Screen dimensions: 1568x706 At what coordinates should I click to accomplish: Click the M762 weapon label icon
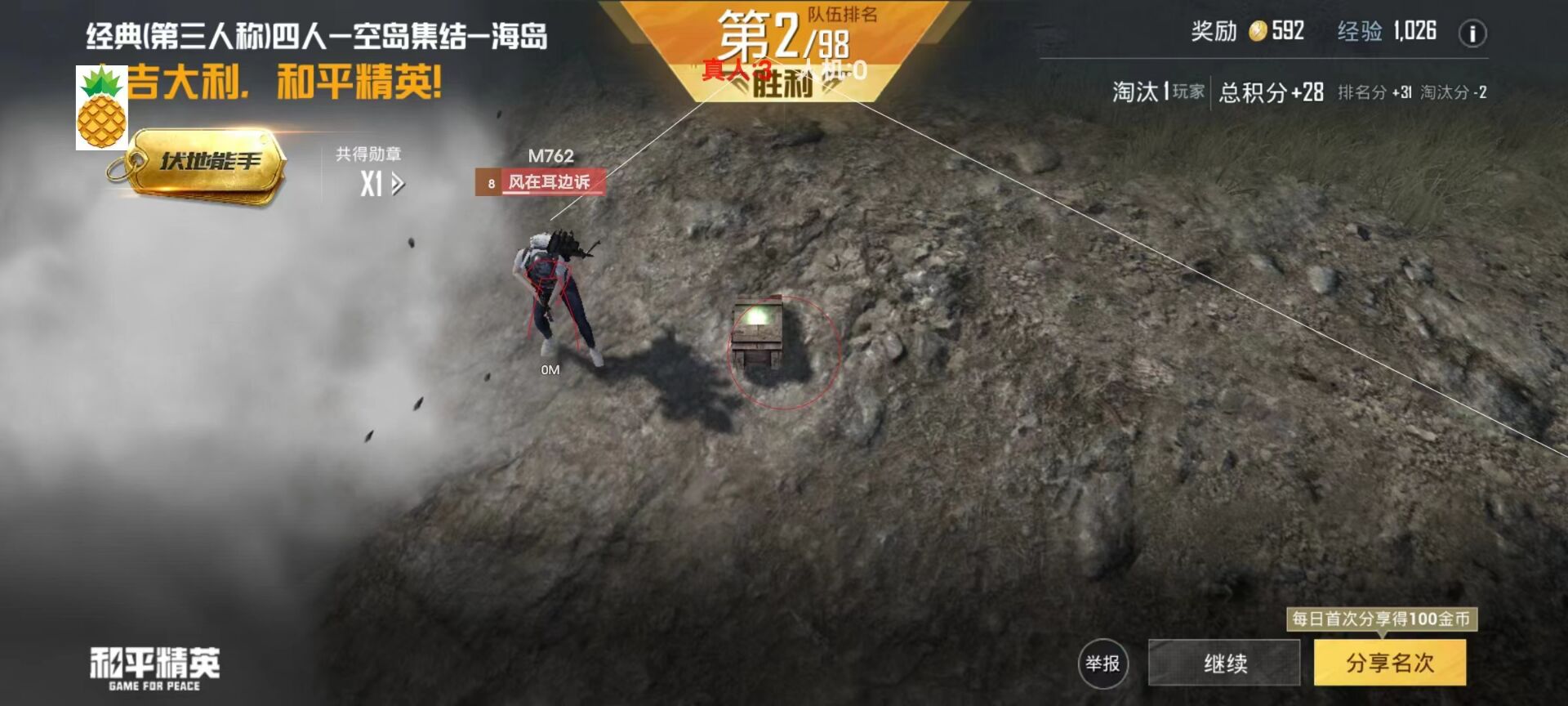pos(550,154)
